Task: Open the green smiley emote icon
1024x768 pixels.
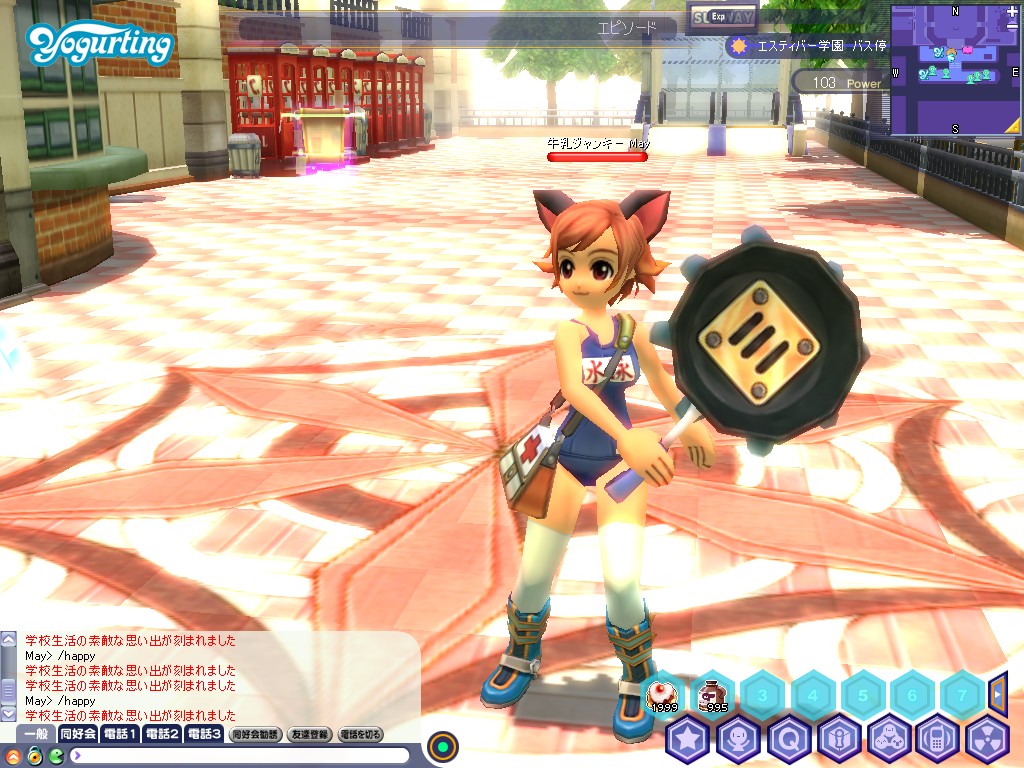Action: pos(56,755)
